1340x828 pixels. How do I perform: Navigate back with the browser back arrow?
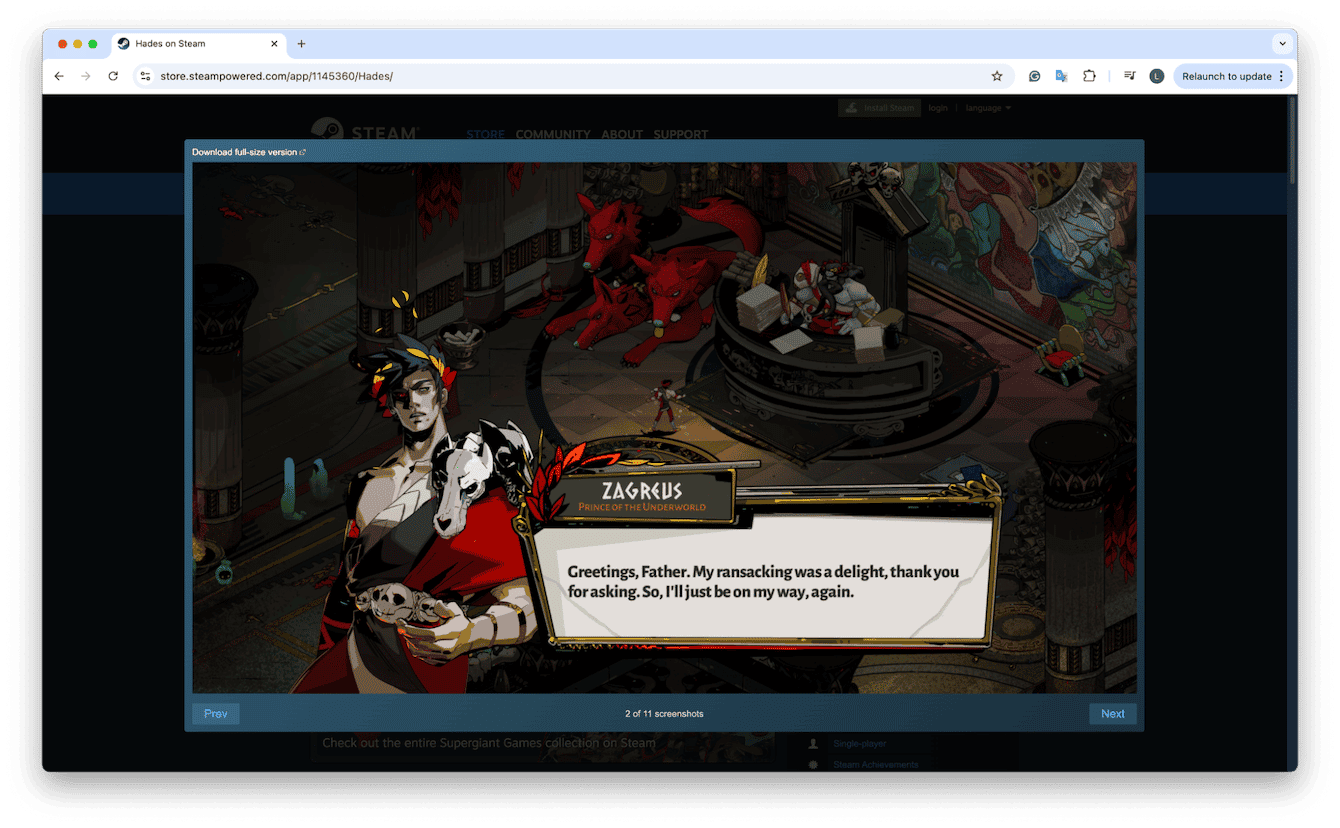59,75
